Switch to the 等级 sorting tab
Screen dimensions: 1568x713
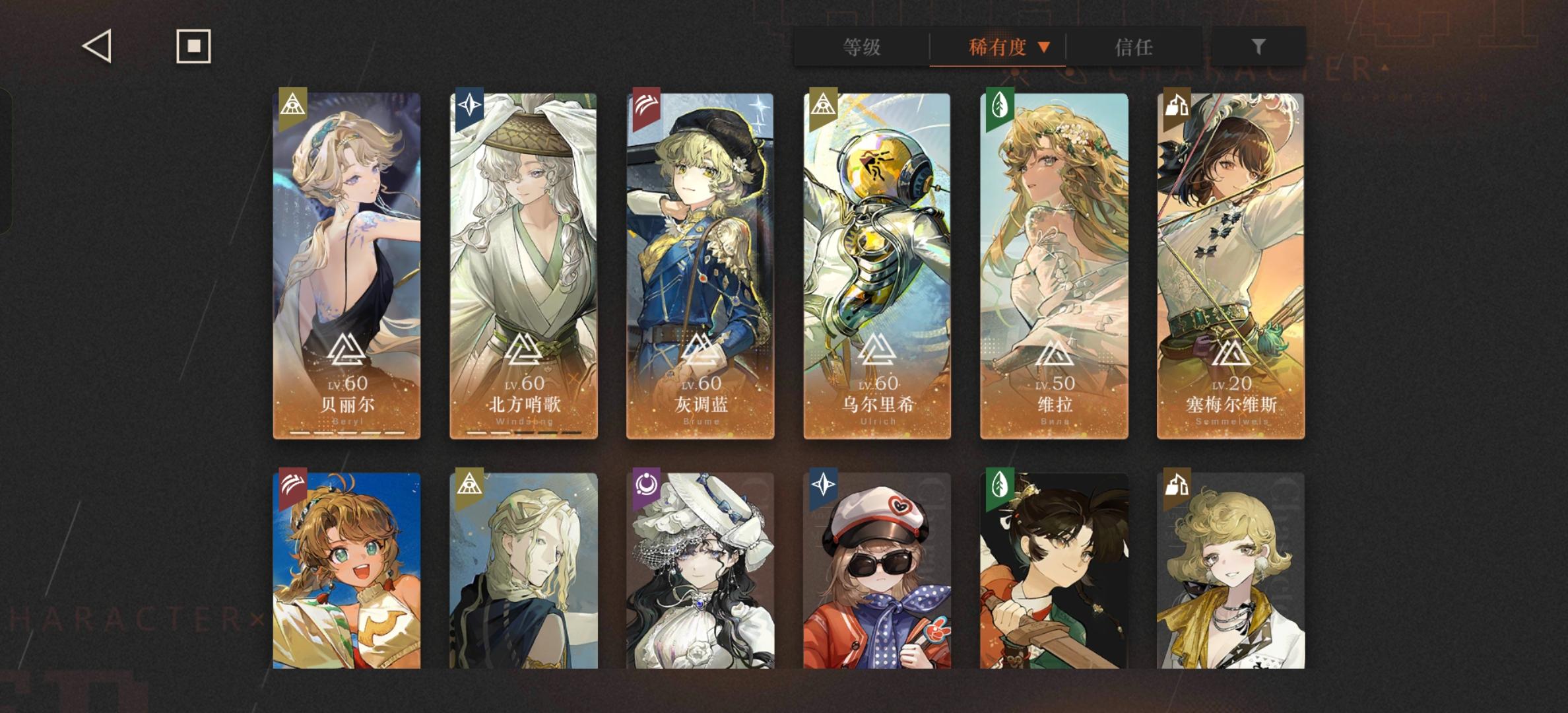[x=861, y=48]
